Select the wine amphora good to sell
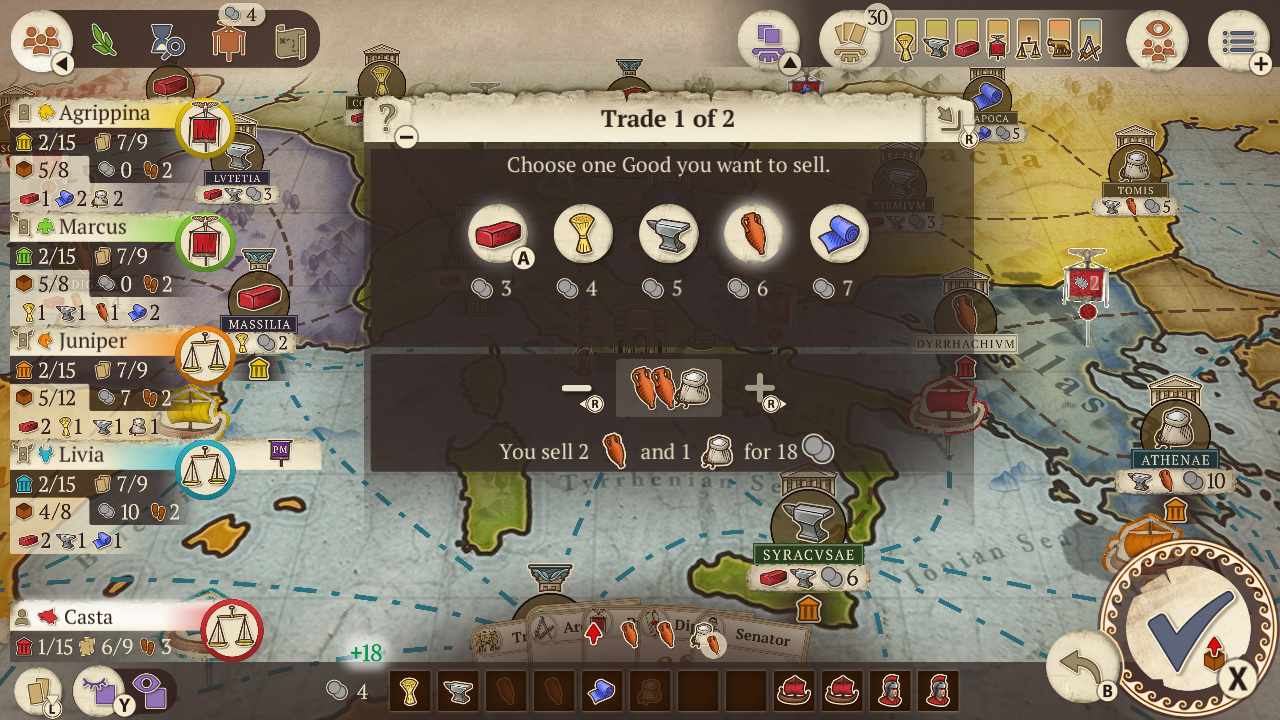This screenshot has height=720, width=1280. pyautogui.click(x=753, y=233)
